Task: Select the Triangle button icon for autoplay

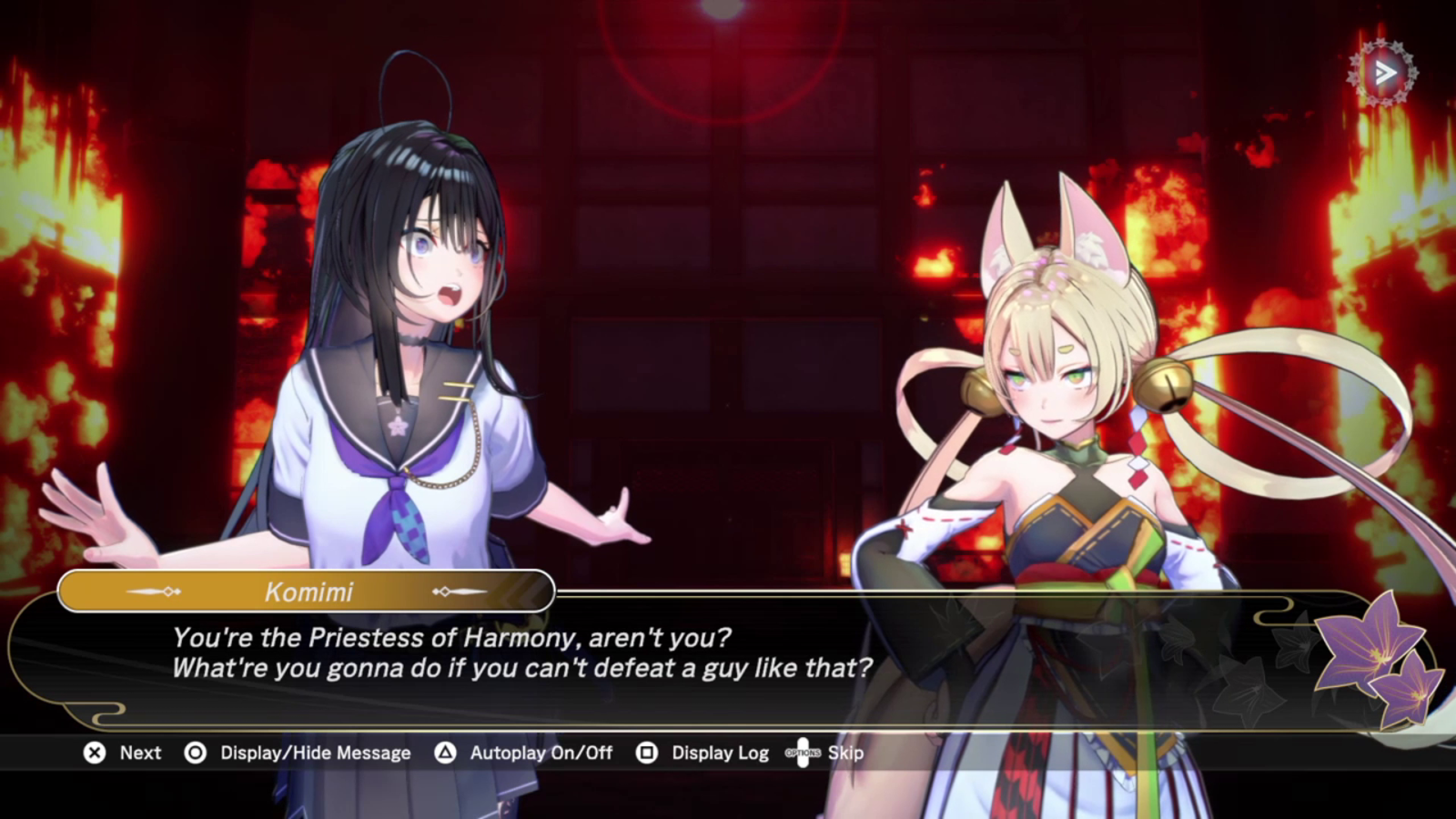Action: pyautogui.click(x=445, y=753)
